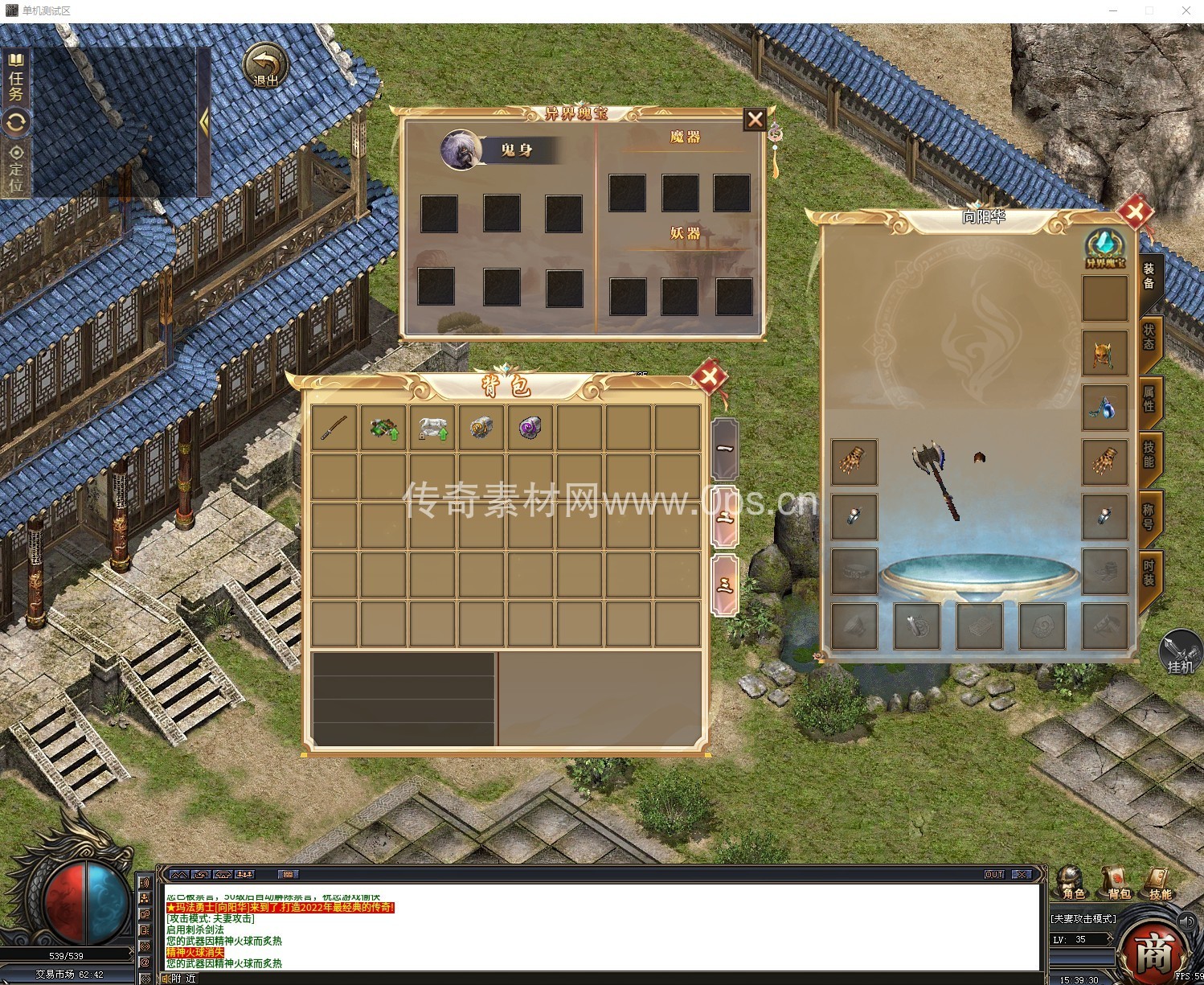Select the sword item in the backpack
Image resolution: width=1204 pixels, height=985 pixels.
pyautogui.click(x=334, y=428)
